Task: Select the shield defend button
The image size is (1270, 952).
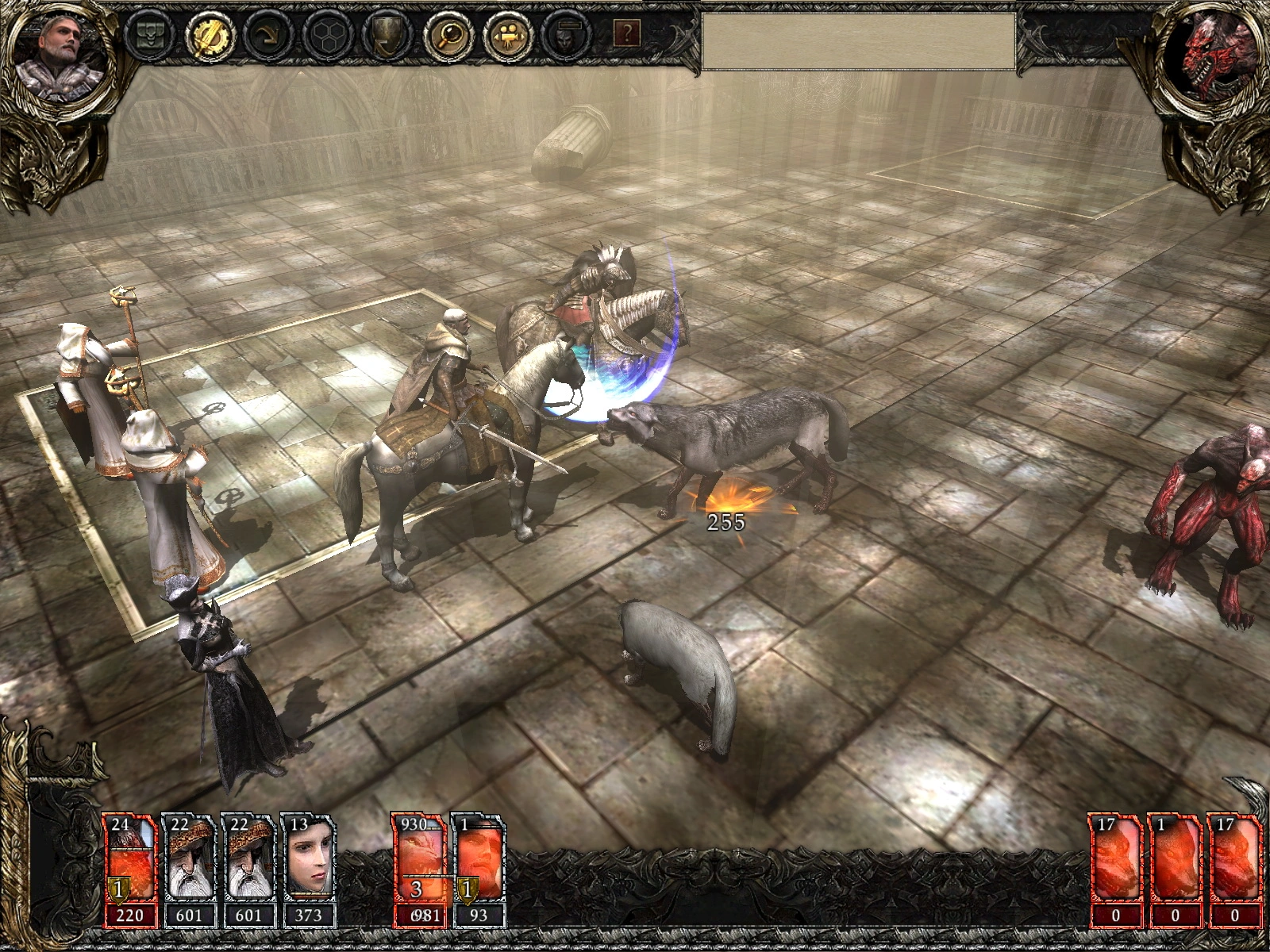Action: pos(385,34)
